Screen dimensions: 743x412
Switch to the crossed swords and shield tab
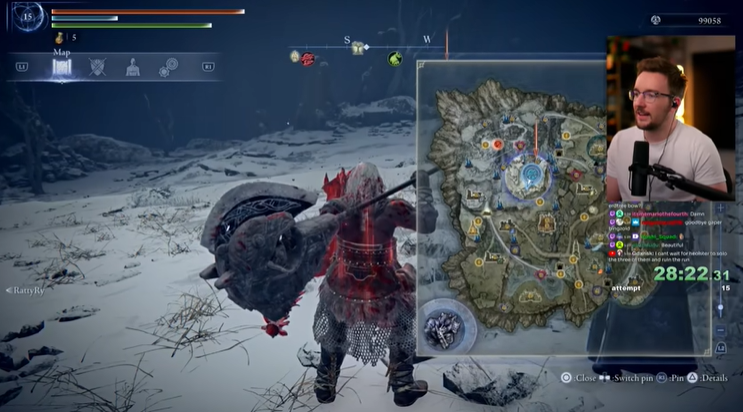point(97,67)
